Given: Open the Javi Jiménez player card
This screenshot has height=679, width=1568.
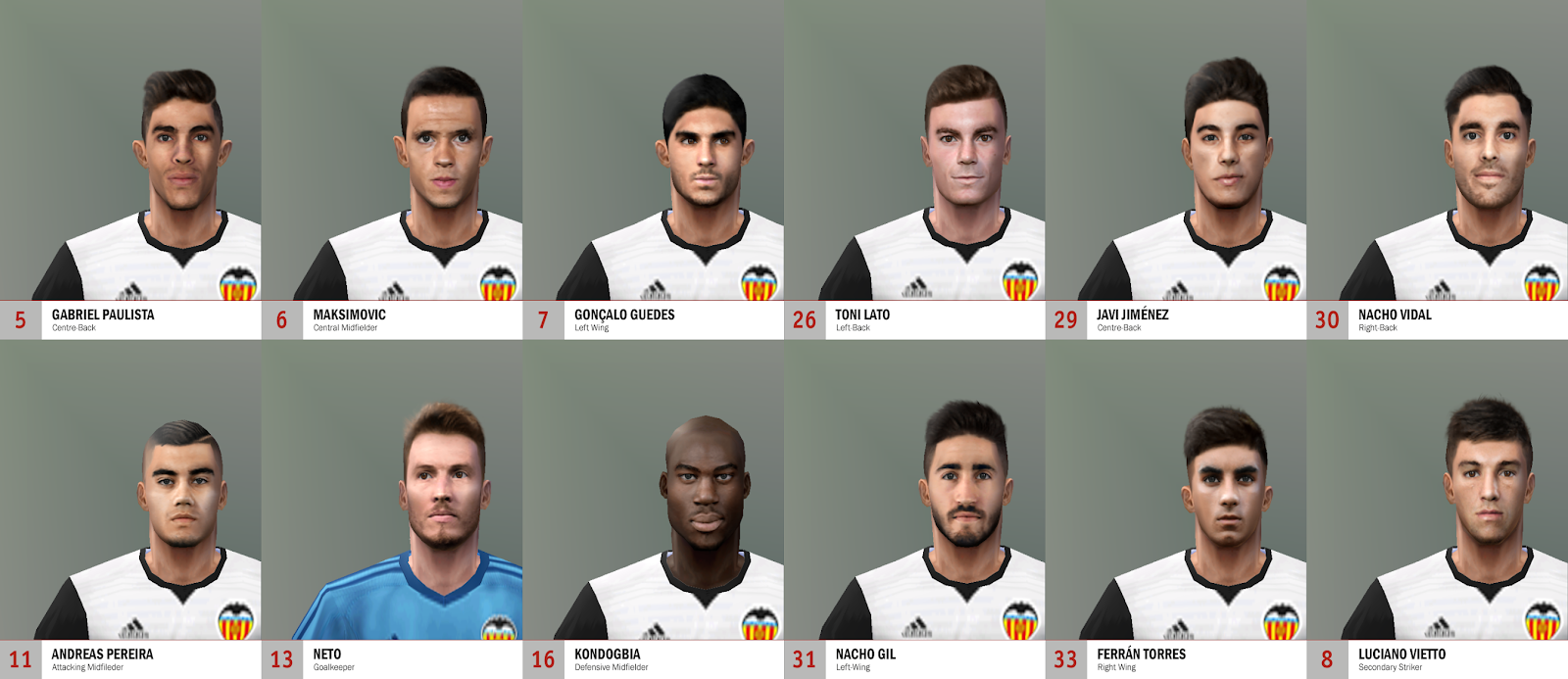Looking at the screenshot, I should coord(1176,171).
